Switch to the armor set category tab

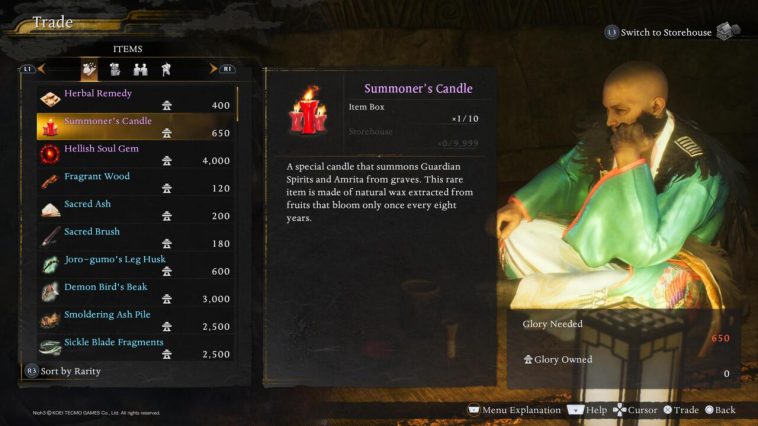(115, 70)
